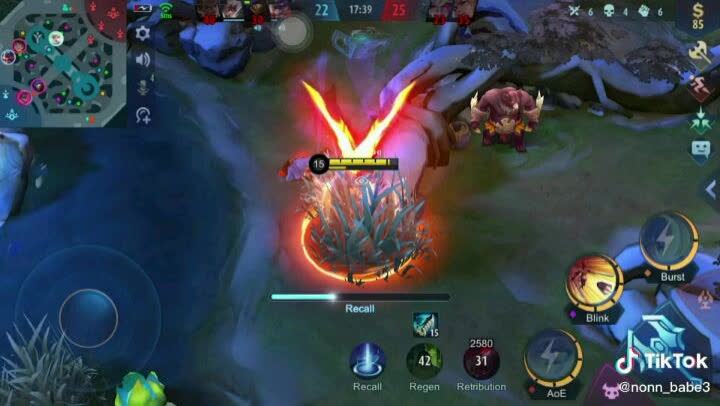
Task: Use the Regen button
Action: click(424, 361)
